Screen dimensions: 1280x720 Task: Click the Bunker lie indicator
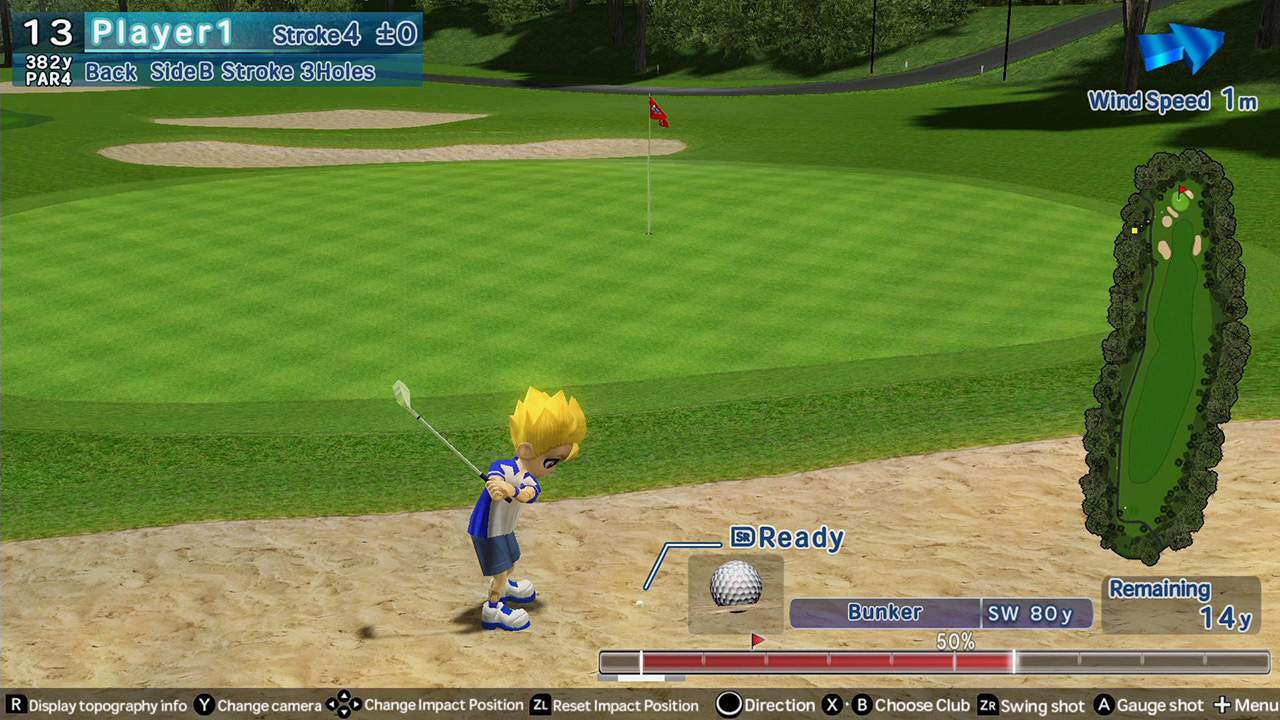884,613
